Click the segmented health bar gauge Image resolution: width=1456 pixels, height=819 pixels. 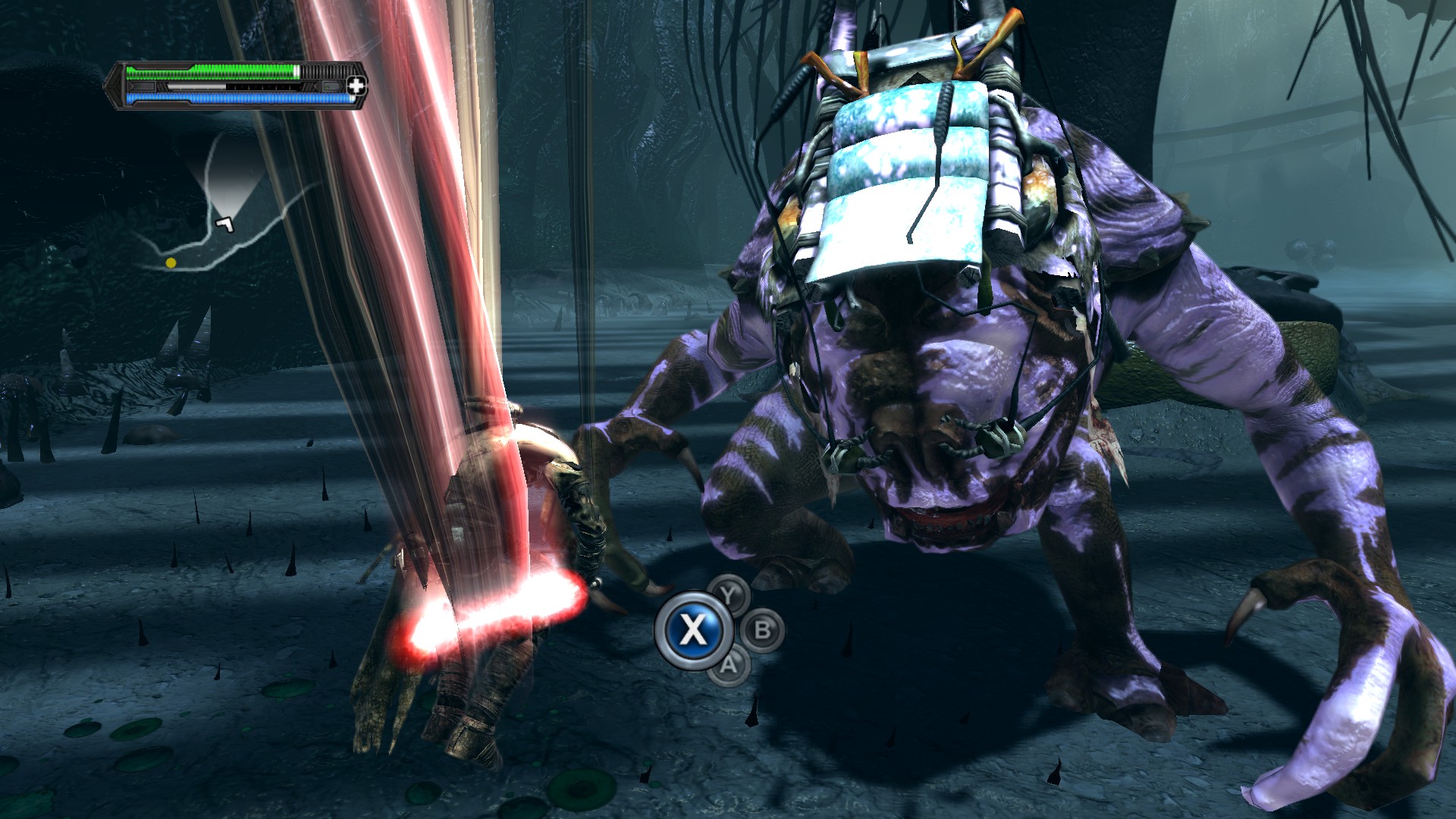pyautogui.click(x=212, y=72)
